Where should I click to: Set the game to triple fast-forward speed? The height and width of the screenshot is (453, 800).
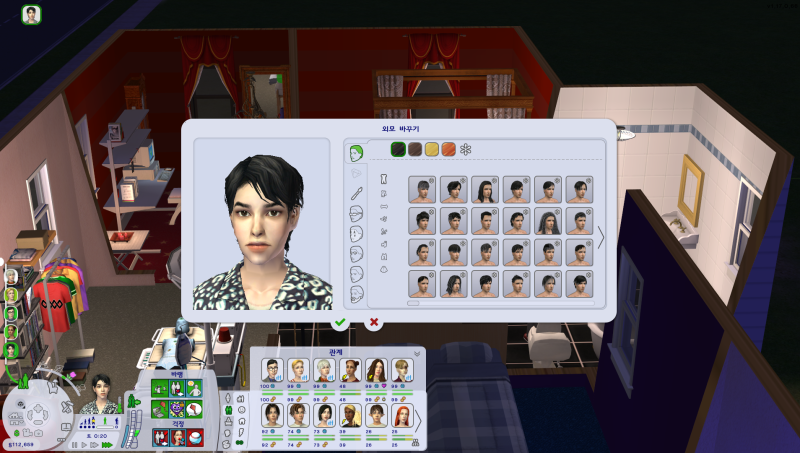[x=108, y=443]
